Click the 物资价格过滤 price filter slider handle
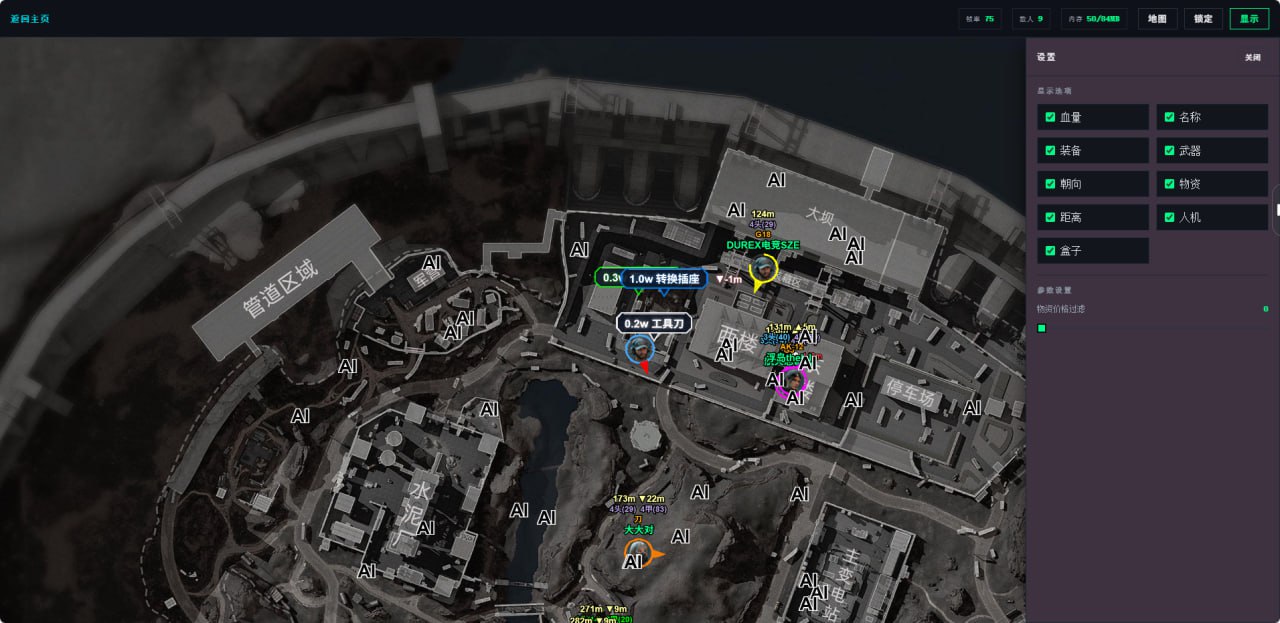1280x623 pixels. click(x=1042, y=328)
